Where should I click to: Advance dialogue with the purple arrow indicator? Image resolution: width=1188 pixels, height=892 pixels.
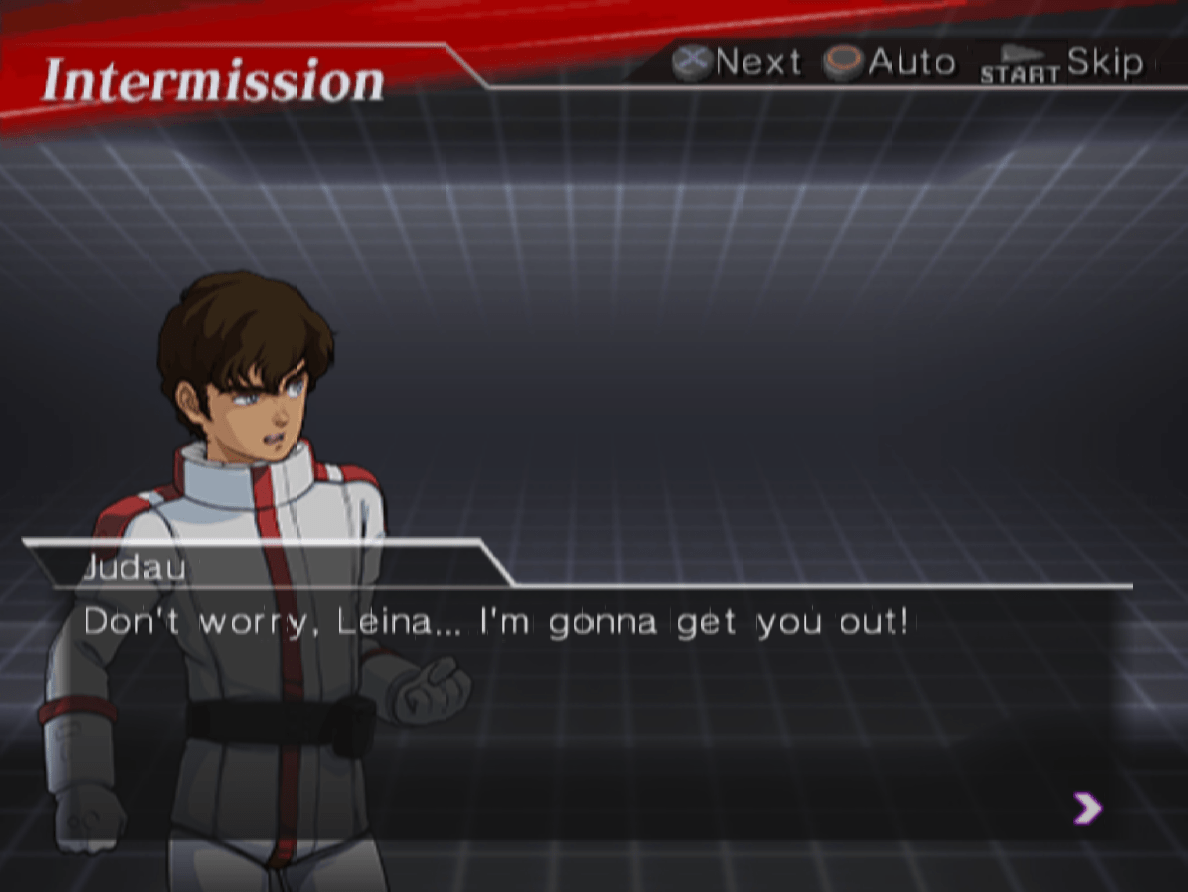[1087, 808]
